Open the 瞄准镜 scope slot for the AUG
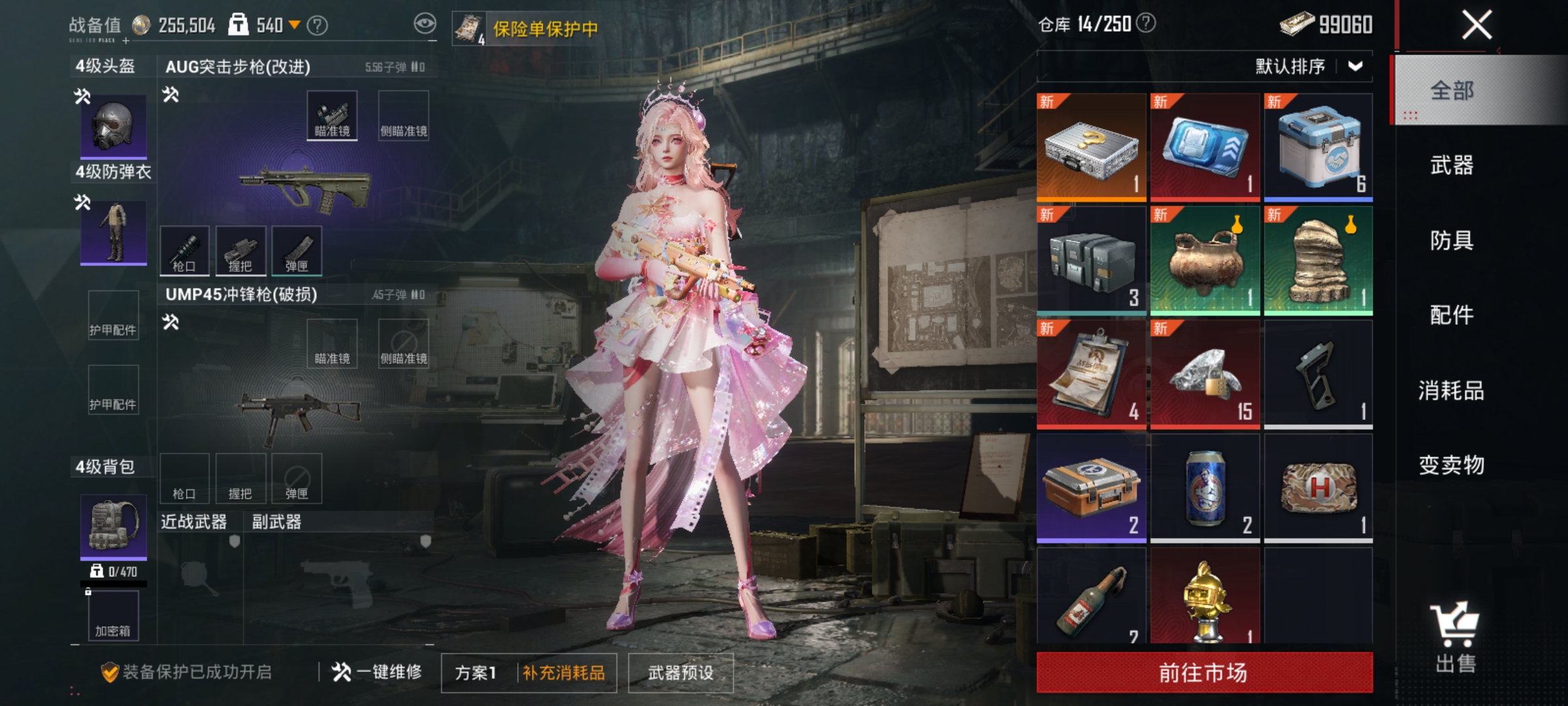The width and height of the screenshot is (1568, 706). tap(332, 115)
